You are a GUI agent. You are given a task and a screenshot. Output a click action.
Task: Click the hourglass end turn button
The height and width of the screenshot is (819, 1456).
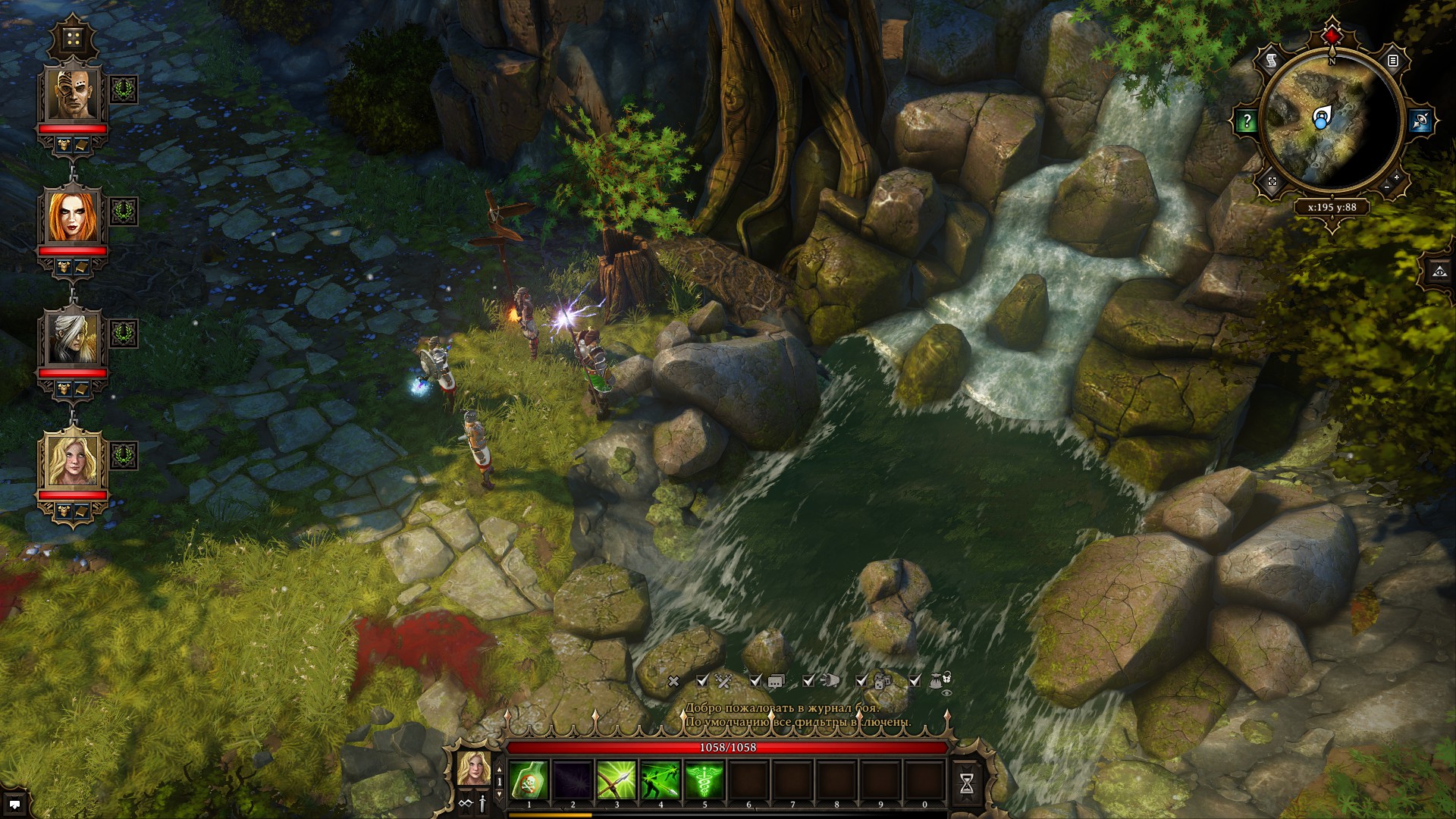[966, 783]
